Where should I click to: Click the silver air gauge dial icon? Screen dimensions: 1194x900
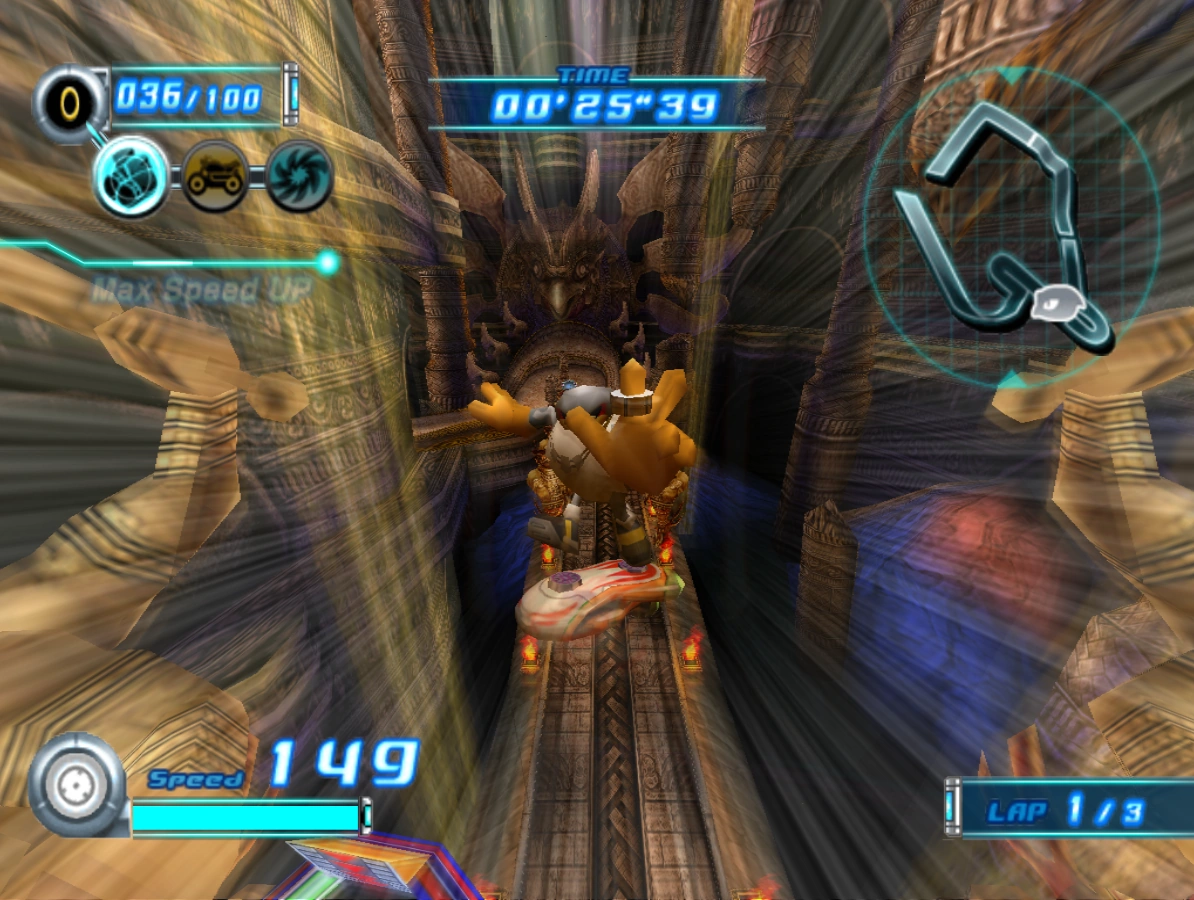point(77,785)
